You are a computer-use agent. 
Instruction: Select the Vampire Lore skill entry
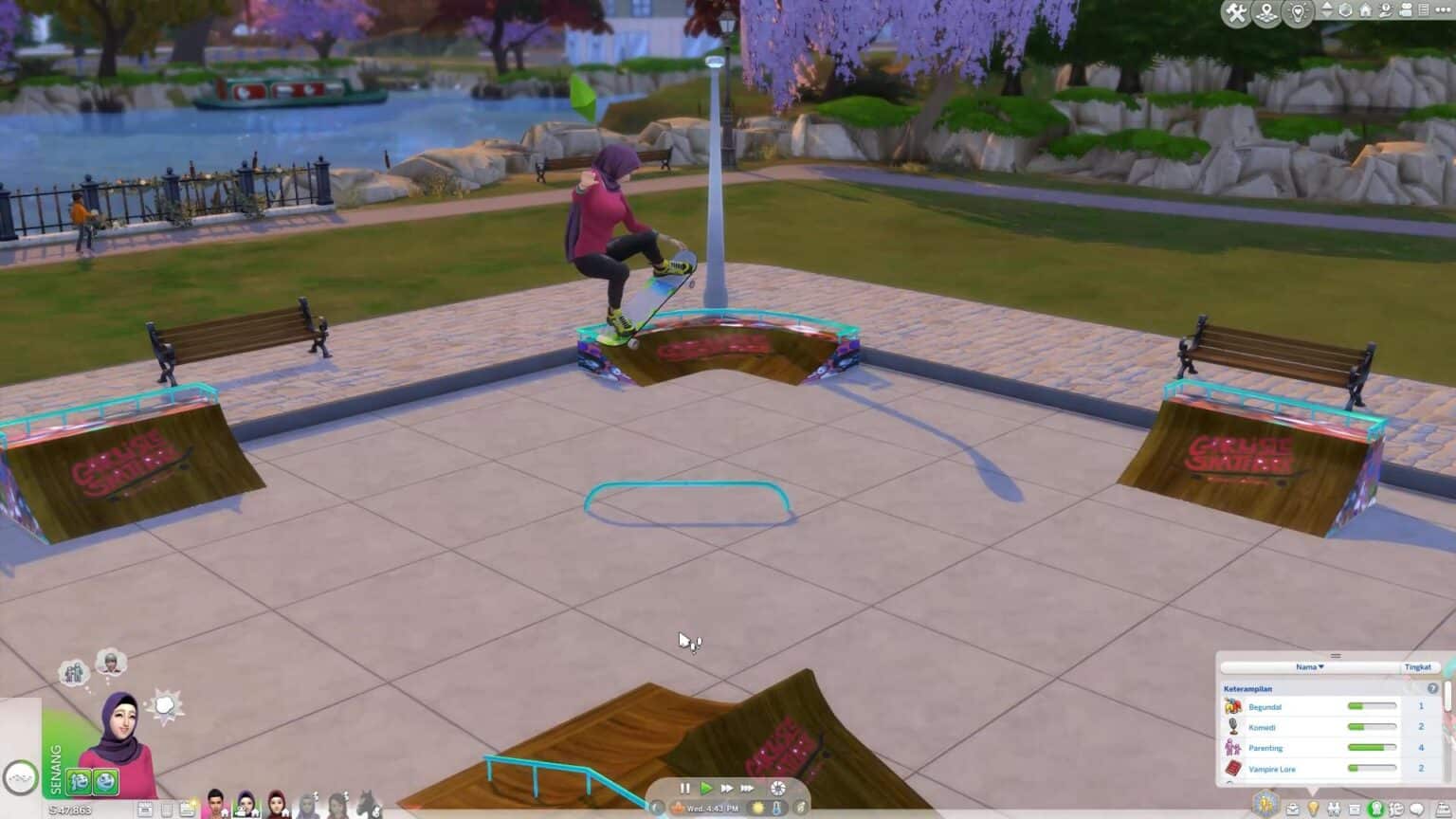[1273, 768]
